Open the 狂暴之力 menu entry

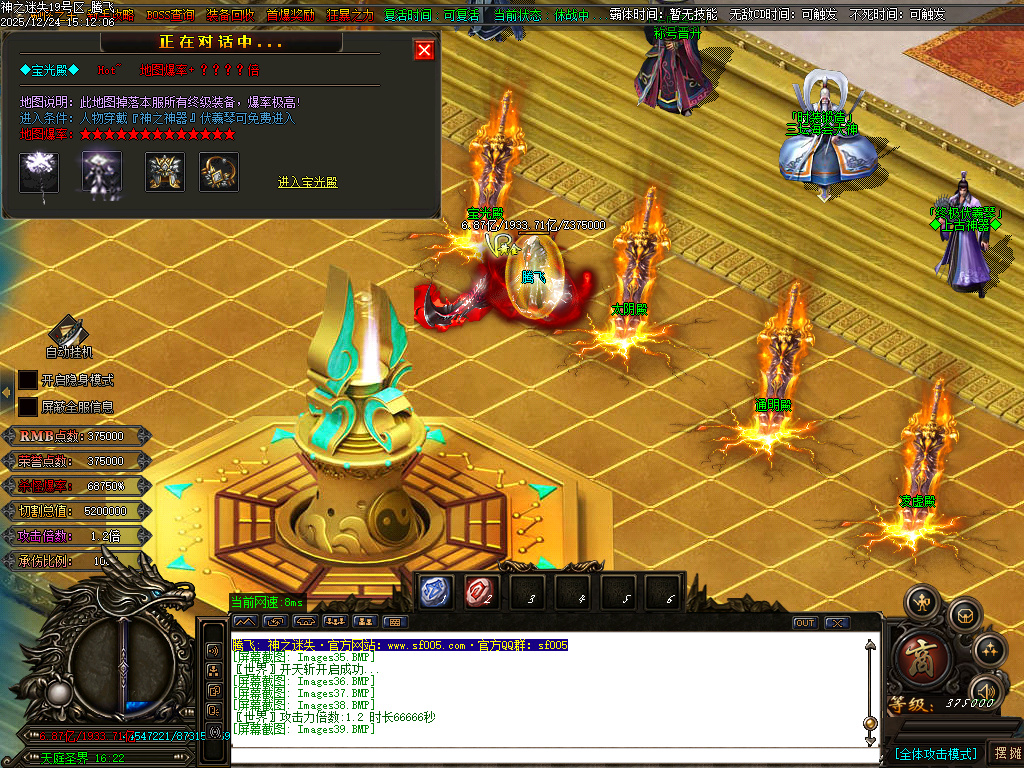tap(350, 15)
